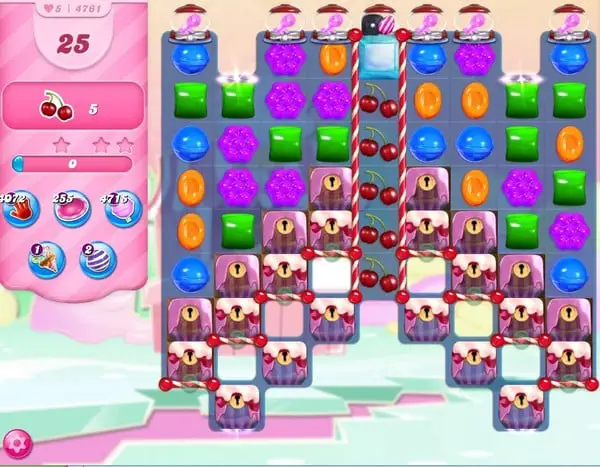This screenshot has height=467, width=600.
Task: Select the booster with 4715 count
Action: [122, 210]
